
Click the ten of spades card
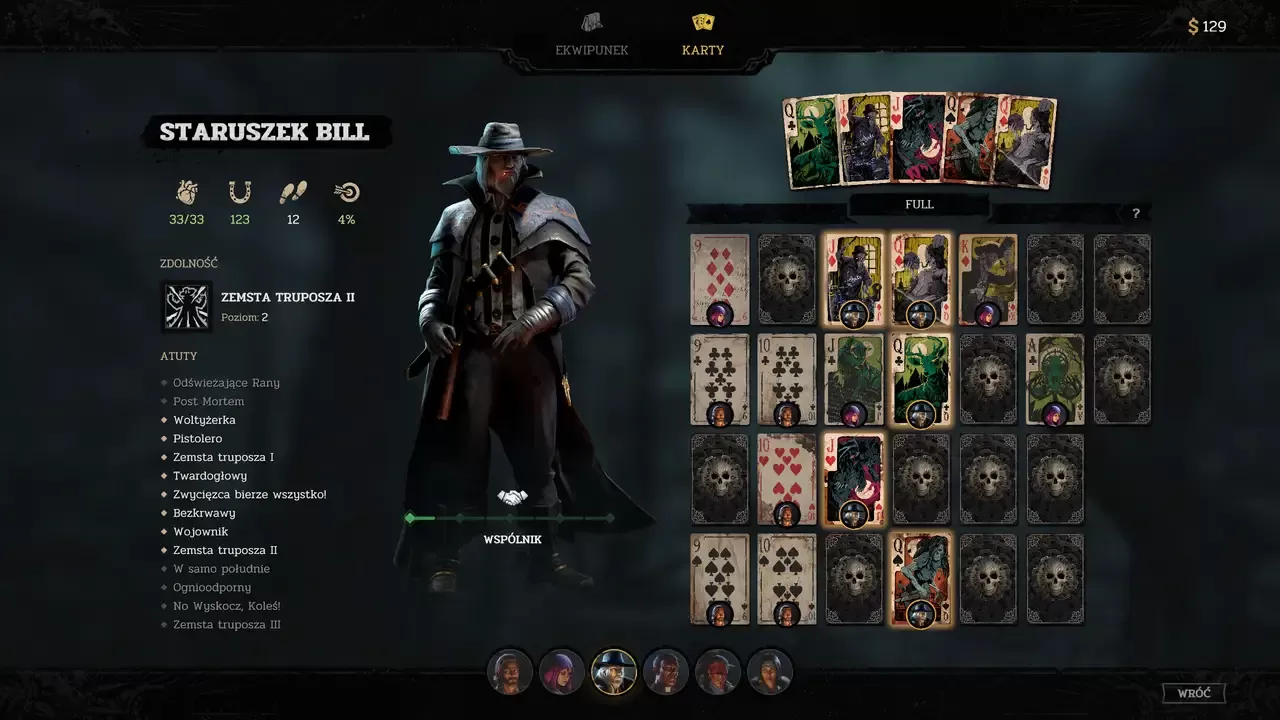(x=786, y=579)
